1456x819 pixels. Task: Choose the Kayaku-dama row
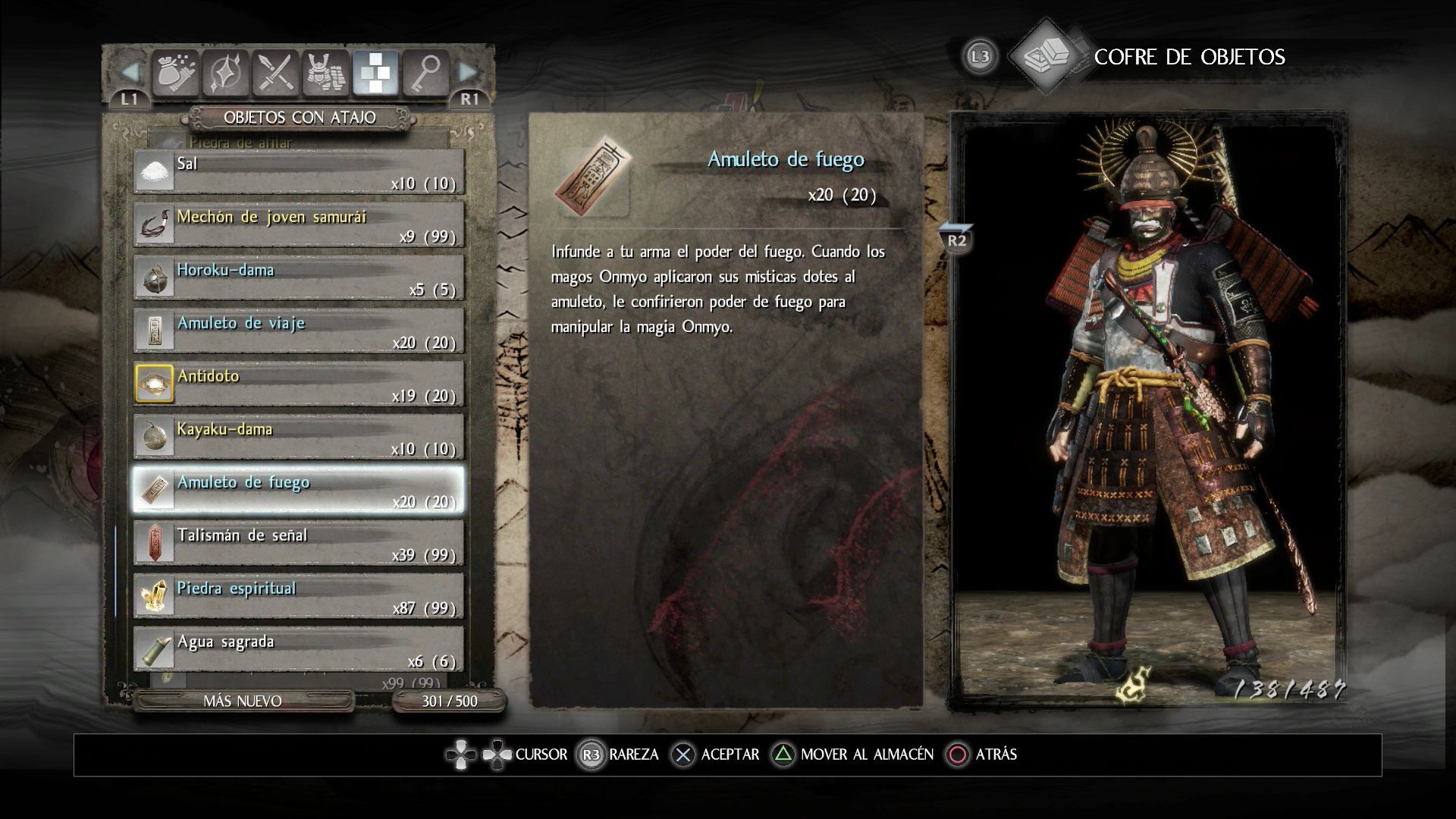299,437
